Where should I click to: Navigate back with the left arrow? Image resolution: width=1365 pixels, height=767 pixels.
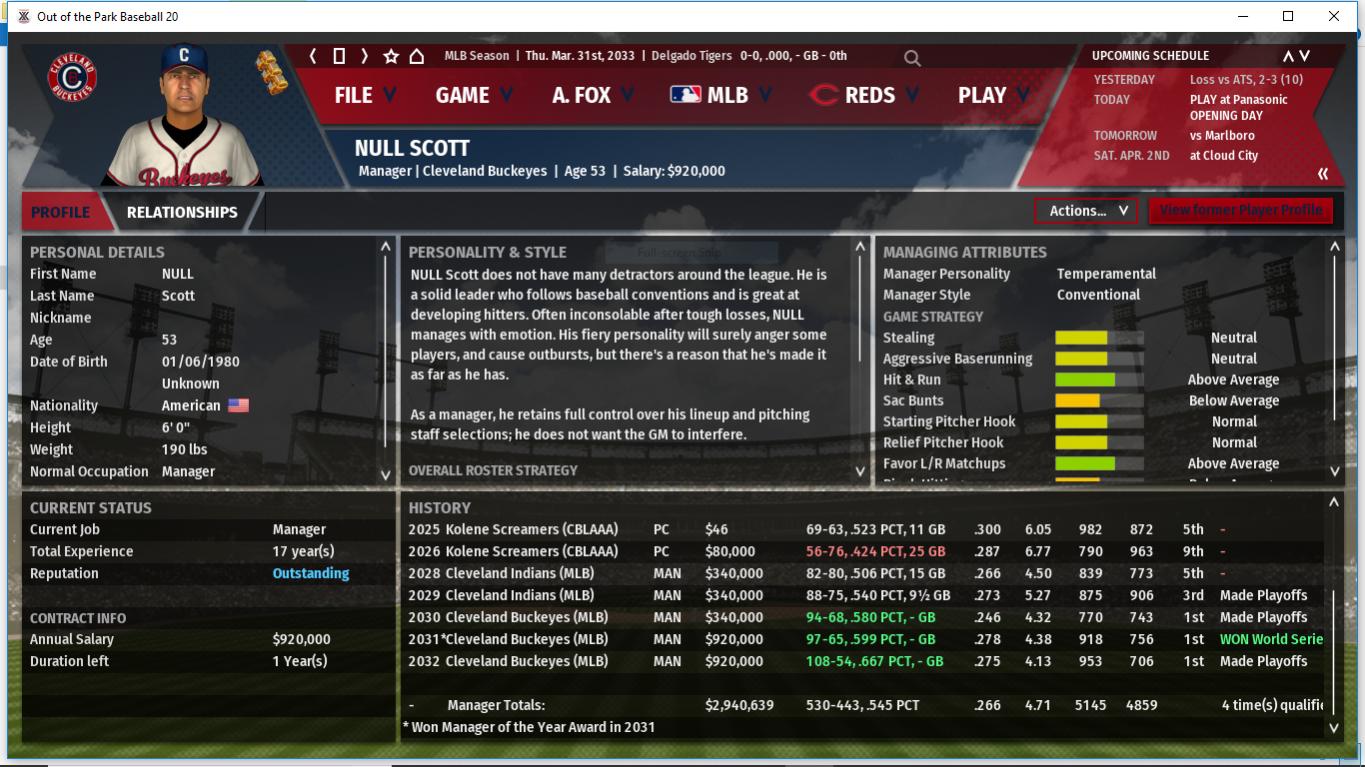(313, 56)
